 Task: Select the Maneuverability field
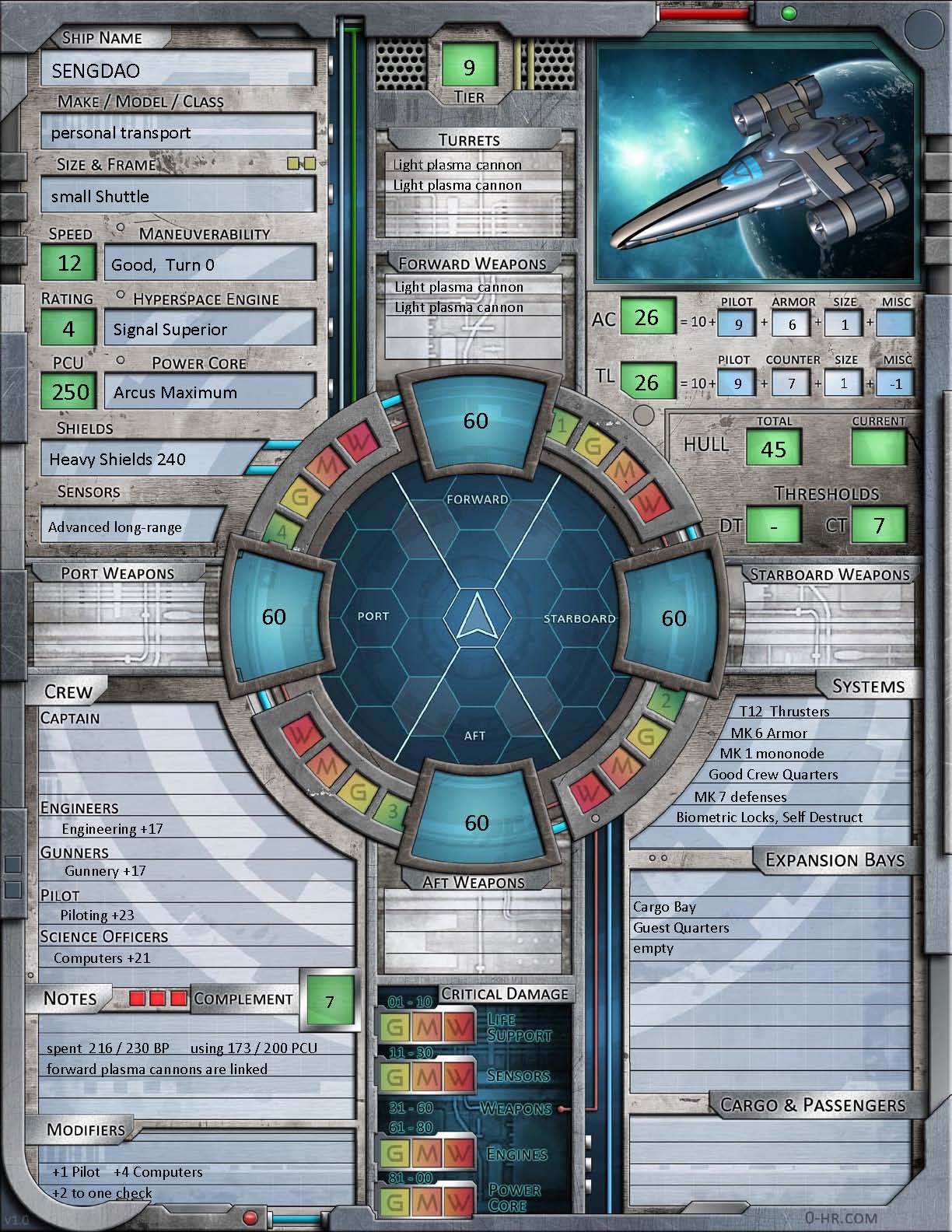(x=210, y=264)
